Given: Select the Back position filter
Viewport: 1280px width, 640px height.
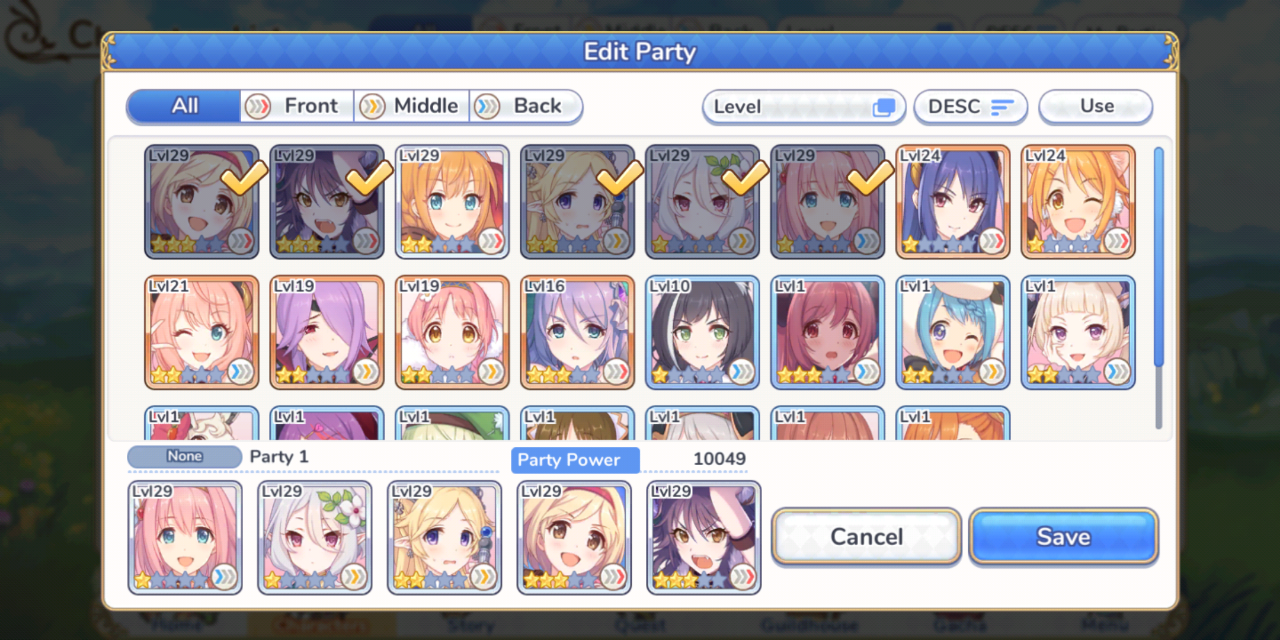Looking at the screenshot, I should 526,106.
